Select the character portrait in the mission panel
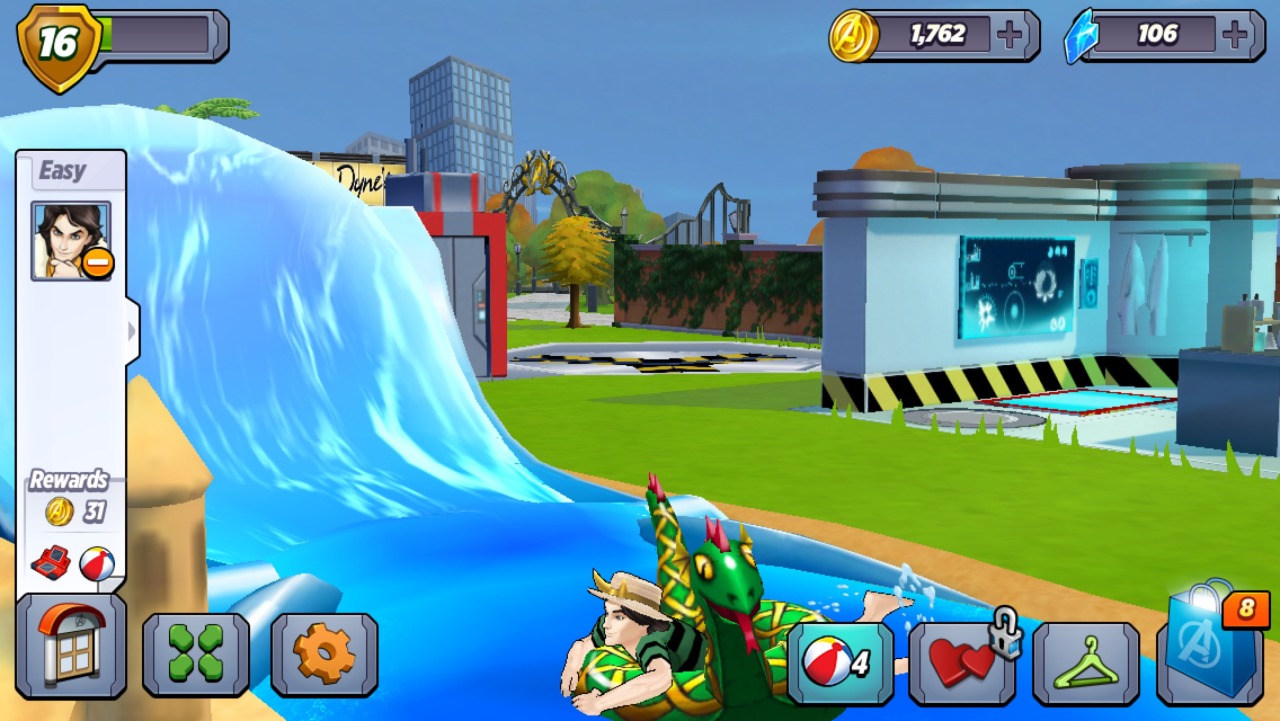 [71, 241]
